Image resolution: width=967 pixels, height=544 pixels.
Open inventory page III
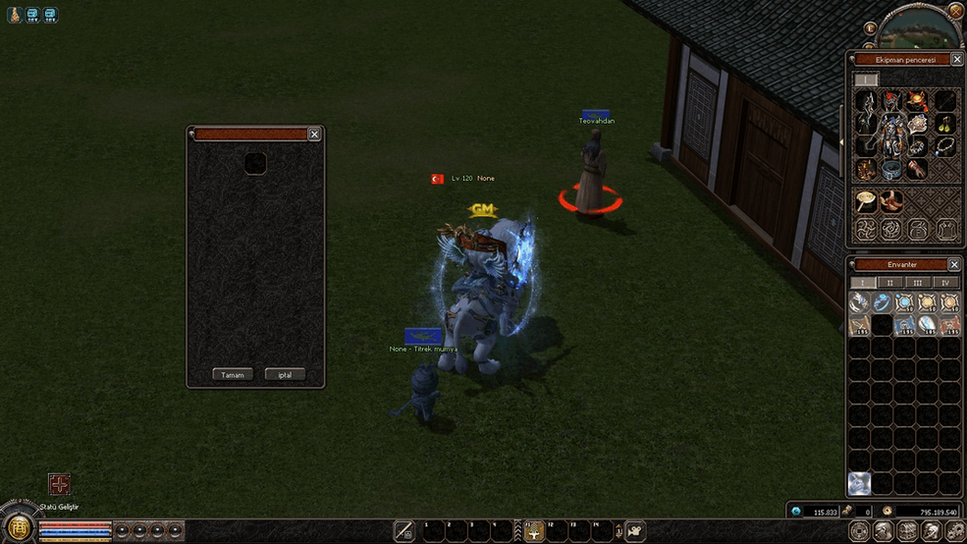pos(917,283)
